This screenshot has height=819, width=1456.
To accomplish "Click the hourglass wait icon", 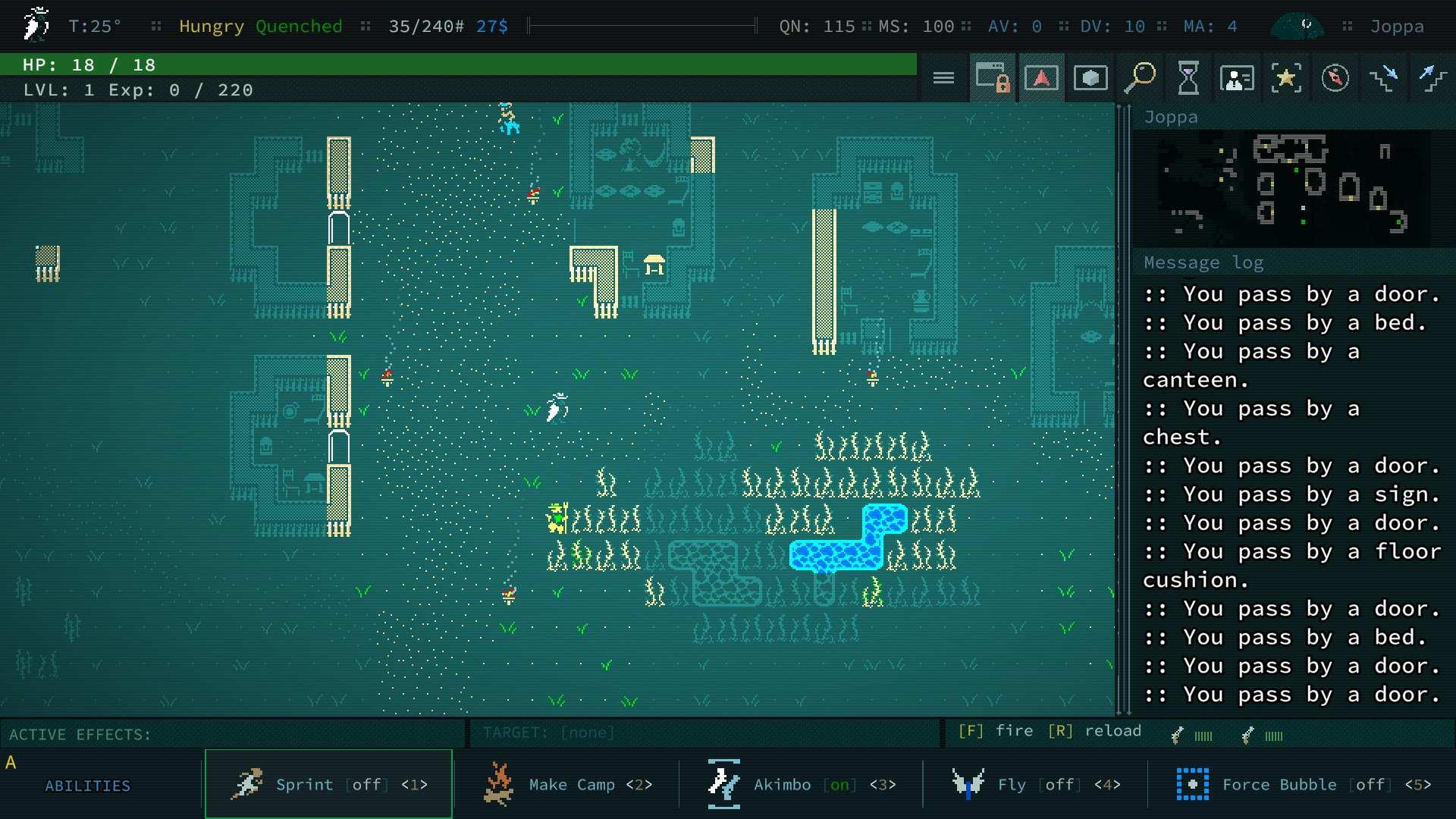I will [1188, 78].
